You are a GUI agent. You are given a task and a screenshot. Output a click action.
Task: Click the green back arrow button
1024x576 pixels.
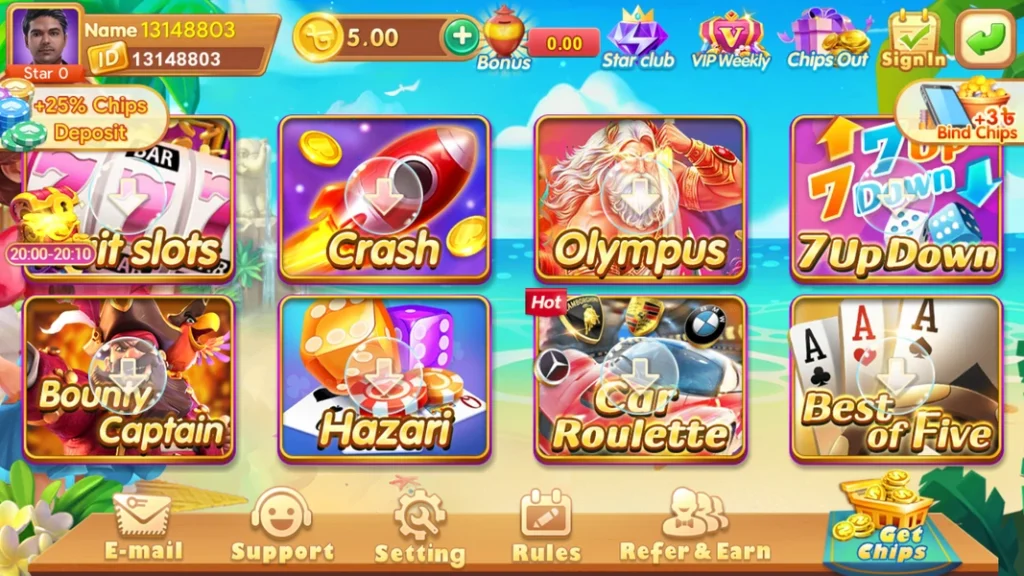tap(985, 39)
